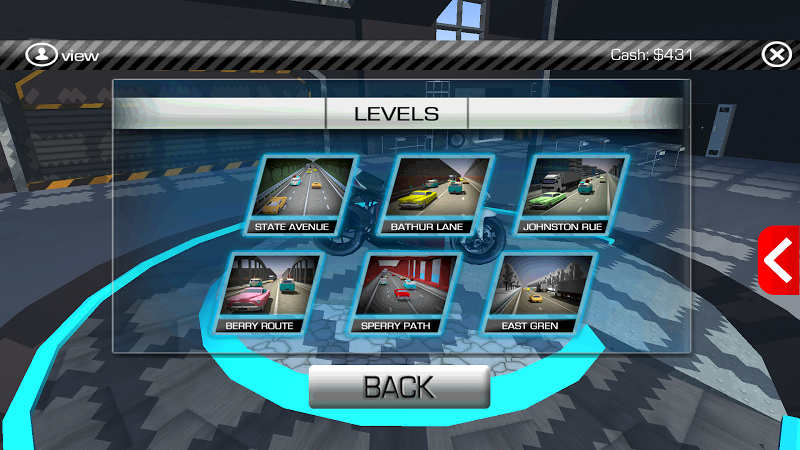
Task: Open the Berry Route level
Action: click(x=268, y=291)
